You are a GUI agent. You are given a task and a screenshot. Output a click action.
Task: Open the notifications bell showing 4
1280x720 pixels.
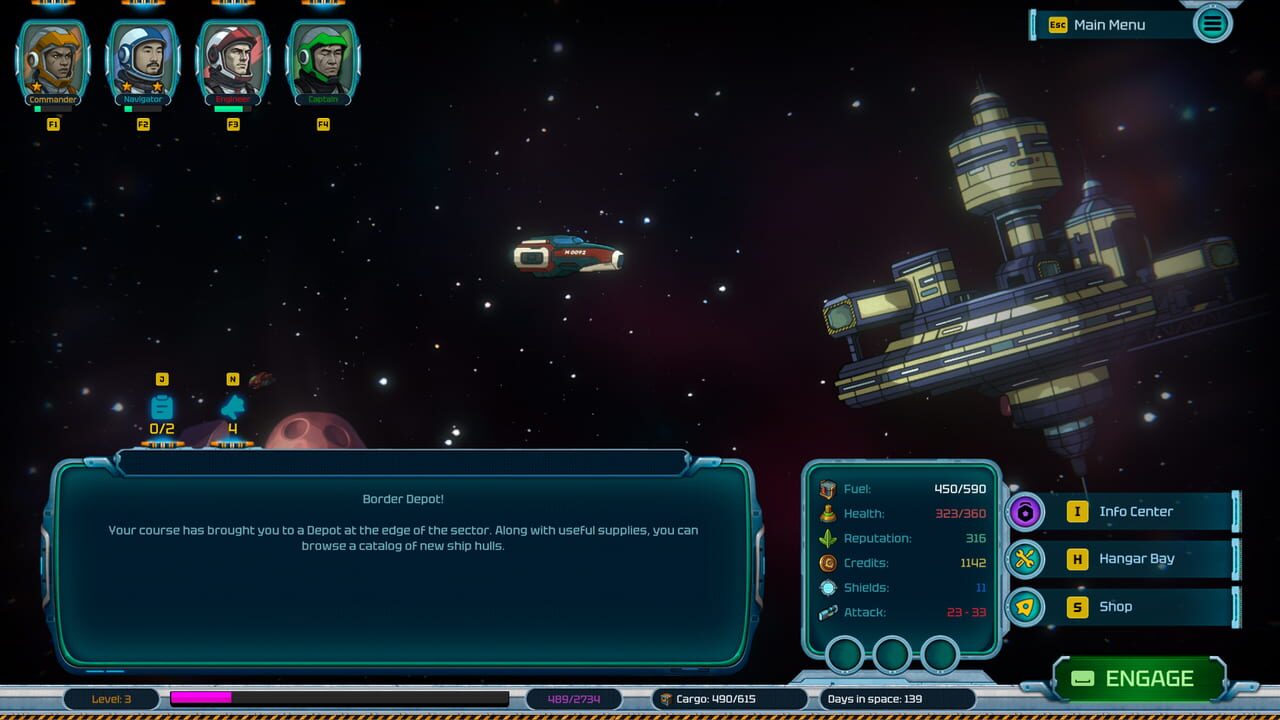[232, 406]
